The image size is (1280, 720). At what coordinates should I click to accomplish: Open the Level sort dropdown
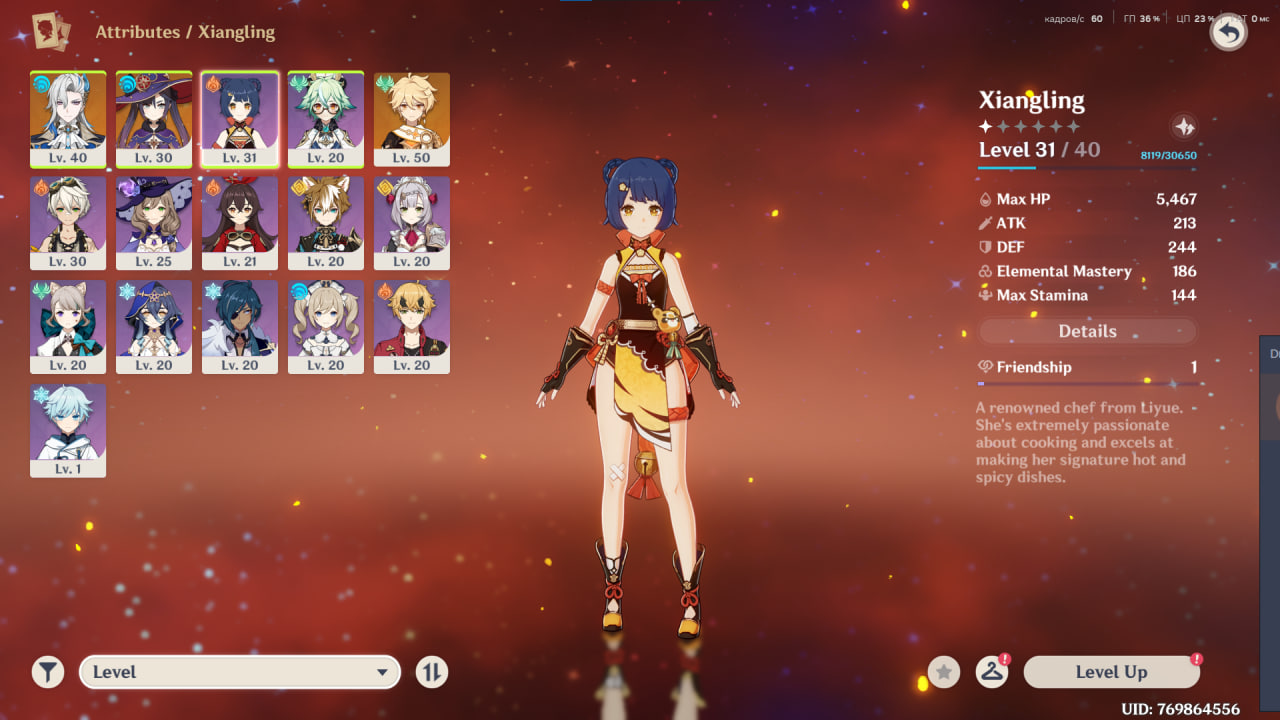[240, 672]
